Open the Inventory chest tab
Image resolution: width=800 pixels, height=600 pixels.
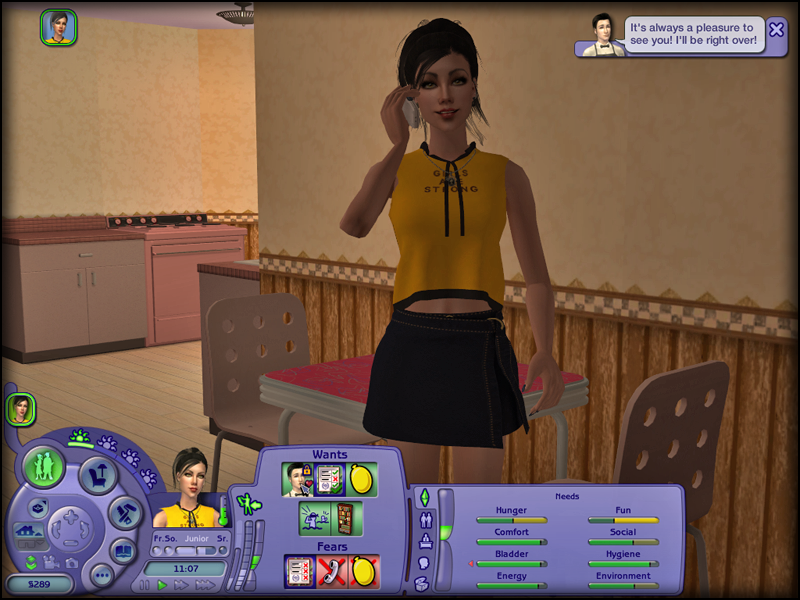pyautogui.click(x=423, y=584)
